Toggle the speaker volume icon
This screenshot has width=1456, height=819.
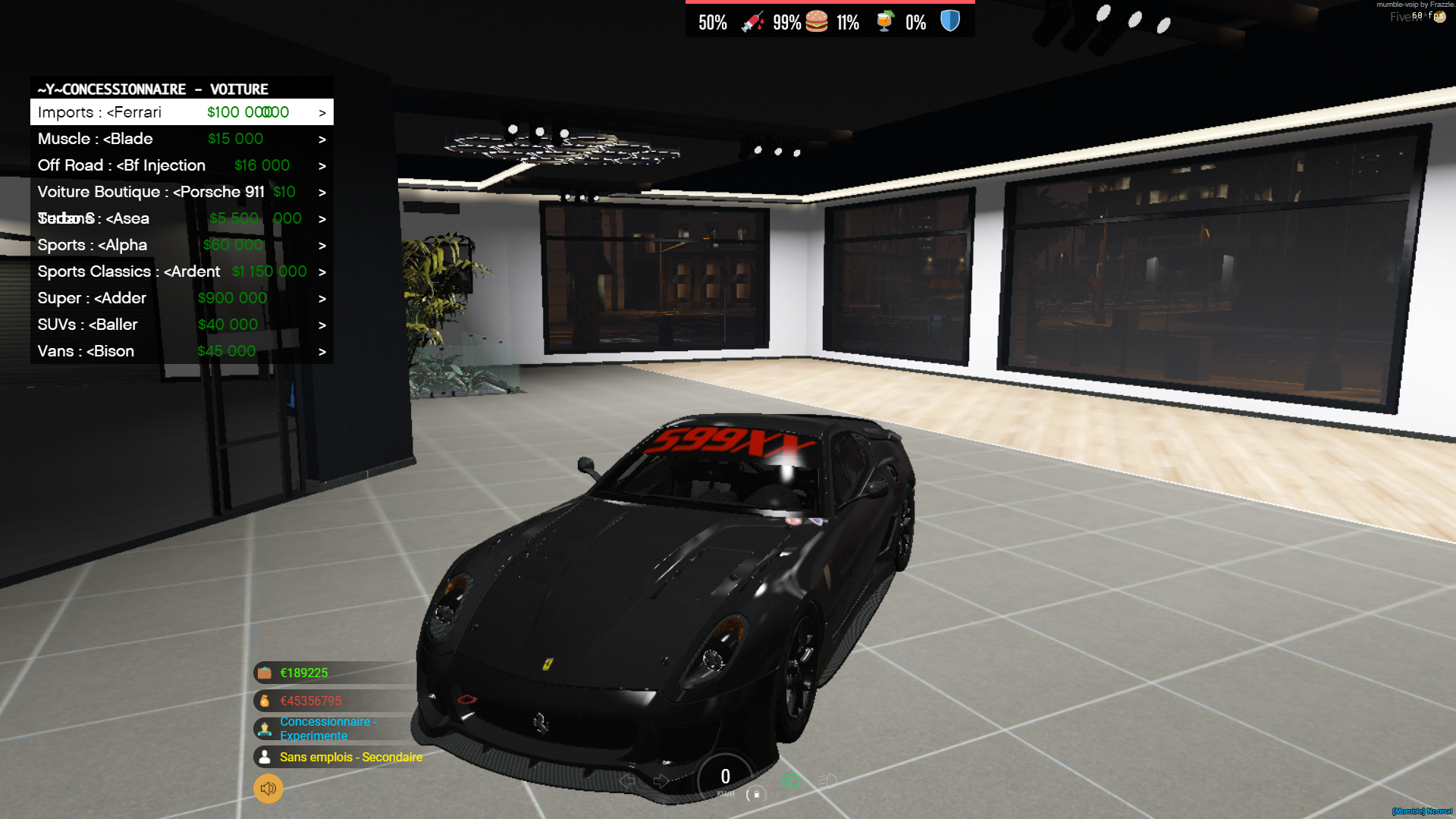(x=267, y=789)
